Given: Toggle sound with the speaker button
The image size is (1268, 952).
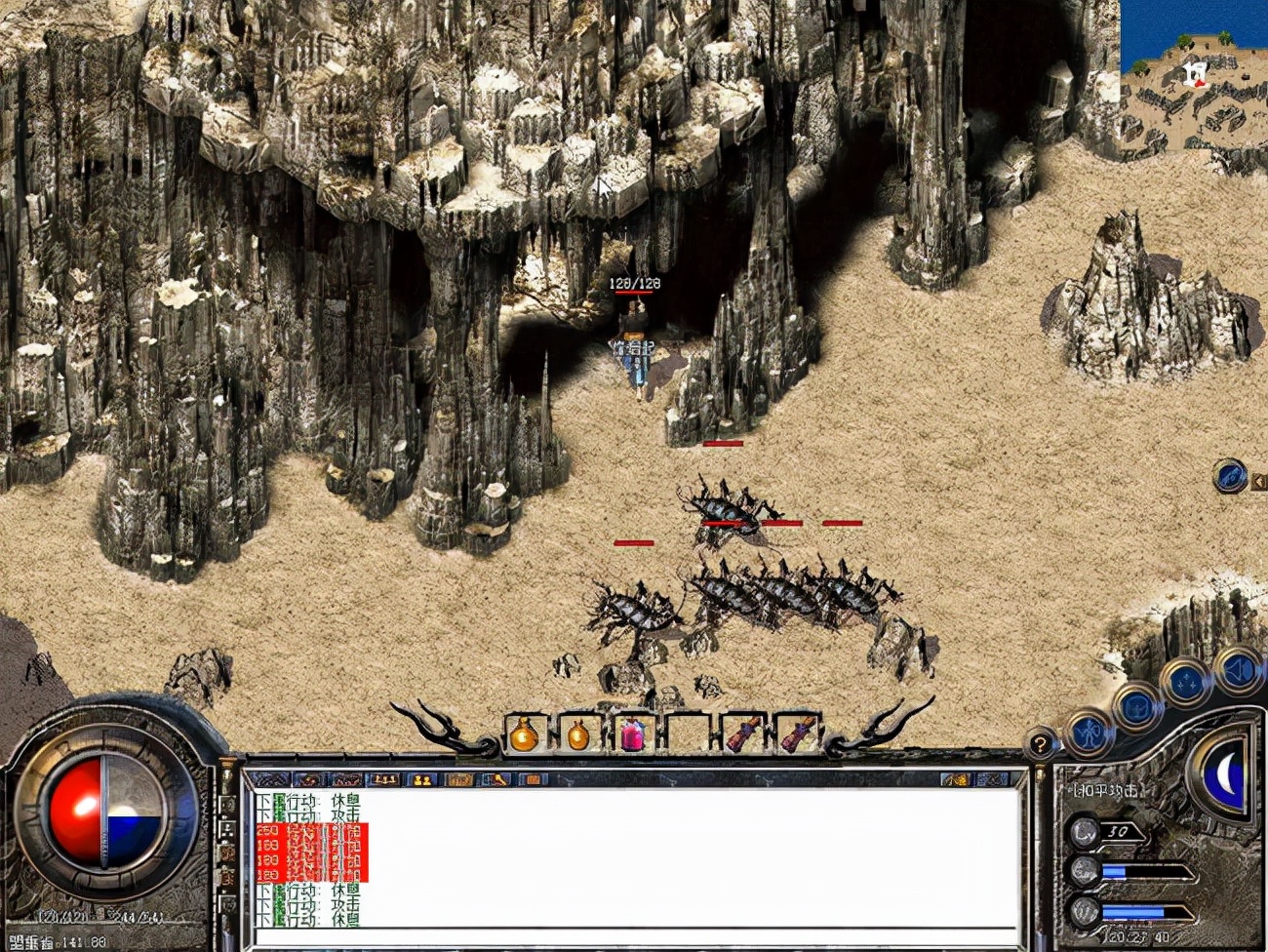Looking at the screenshot, I should pyautogui.click(x=1239, y=670).
